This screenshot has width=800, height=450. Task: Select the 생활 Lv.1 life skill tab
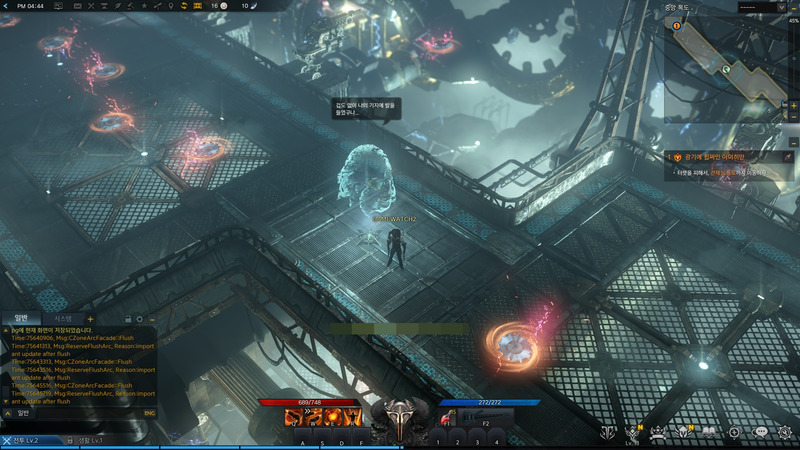(84, 441)
